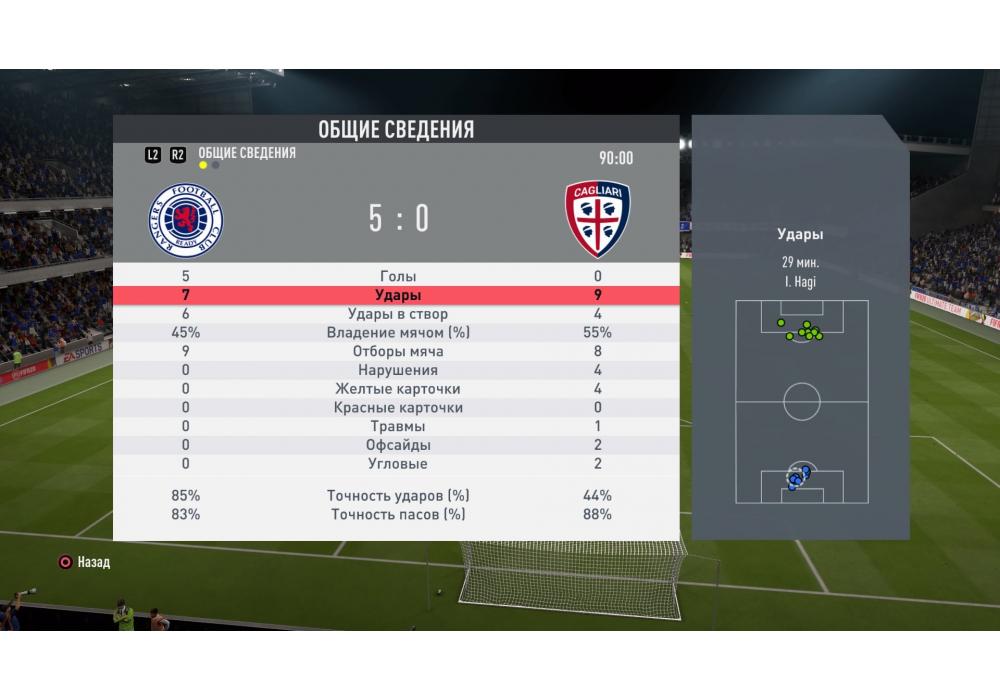The width and height of the screenshot is (1000, 700).
Task: Pick the Нарушения stats row
Action: click(398, 371)
